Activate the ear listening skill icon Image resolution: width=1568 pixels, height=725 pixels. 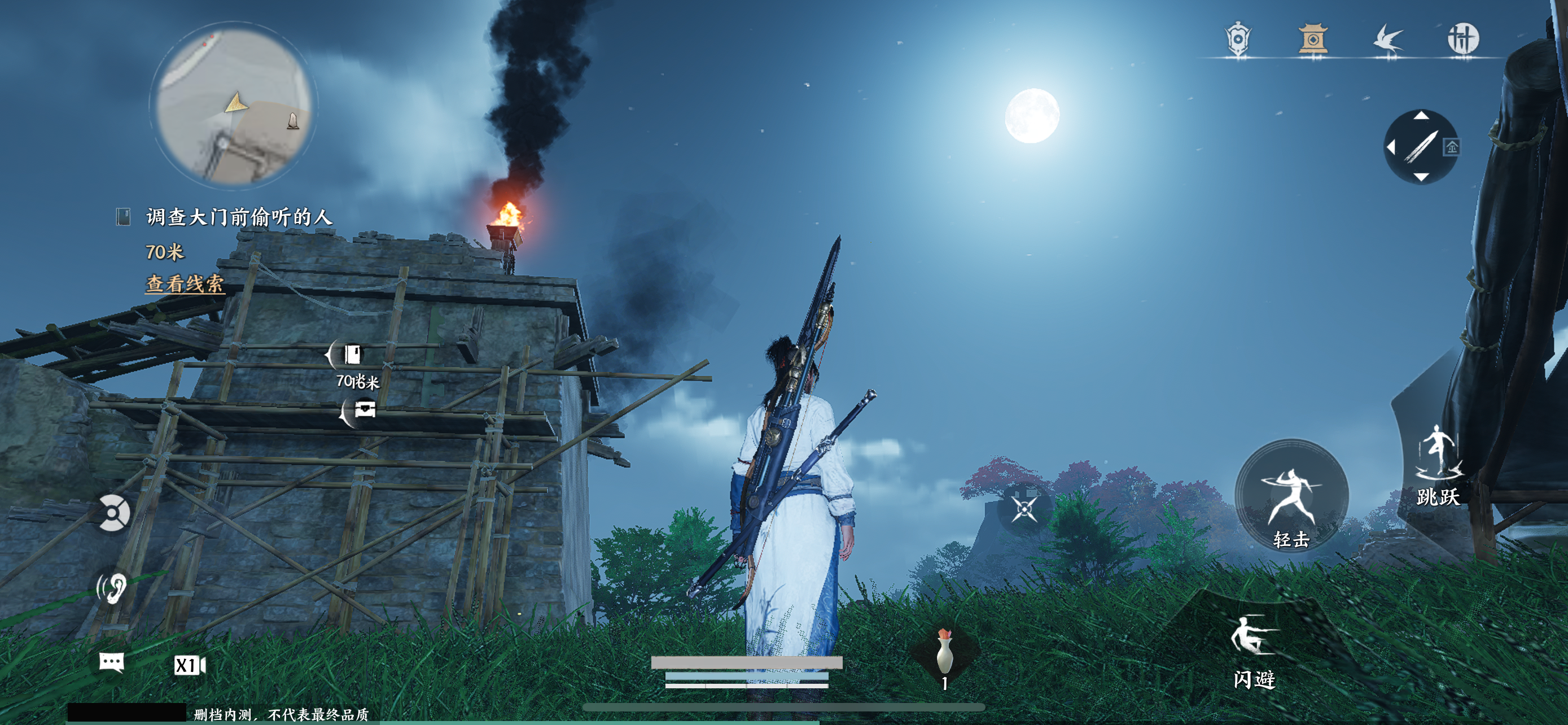pos(112,587)
